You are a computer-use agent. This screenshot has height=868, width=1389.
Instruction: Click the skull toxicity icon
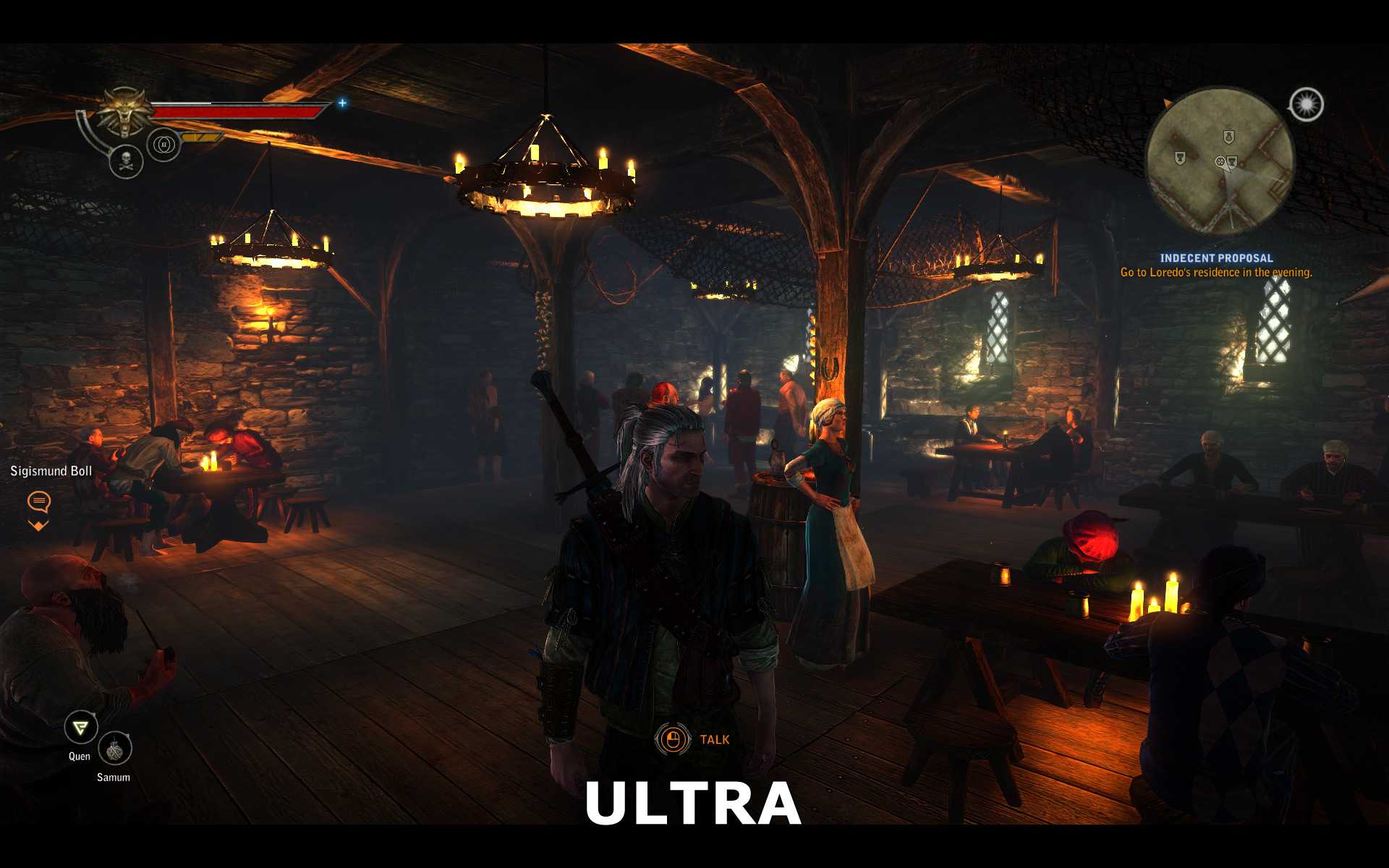126,161
